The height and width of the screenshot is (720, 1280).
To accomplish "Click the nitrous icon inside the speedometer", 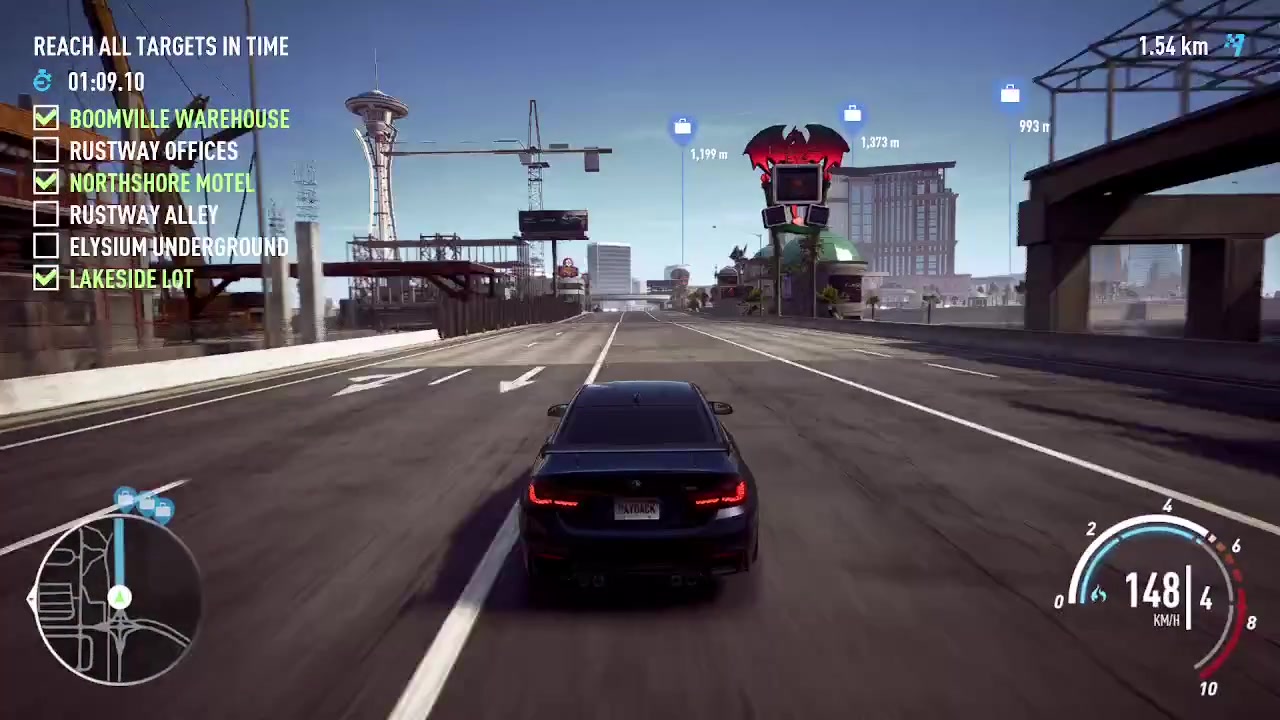I will click(x=1098, y=594).
